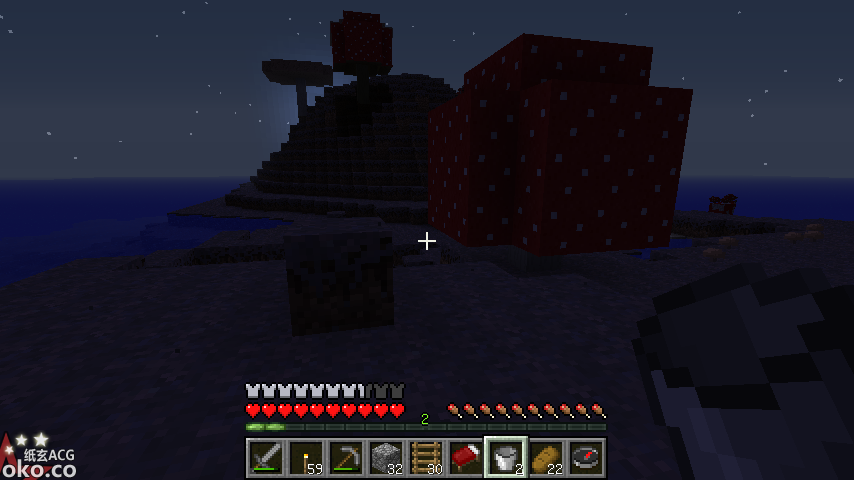The height and width of the screenshot is (480, 854).
Task: Choose the compass hotbar slot
Action: click(586, 458)
